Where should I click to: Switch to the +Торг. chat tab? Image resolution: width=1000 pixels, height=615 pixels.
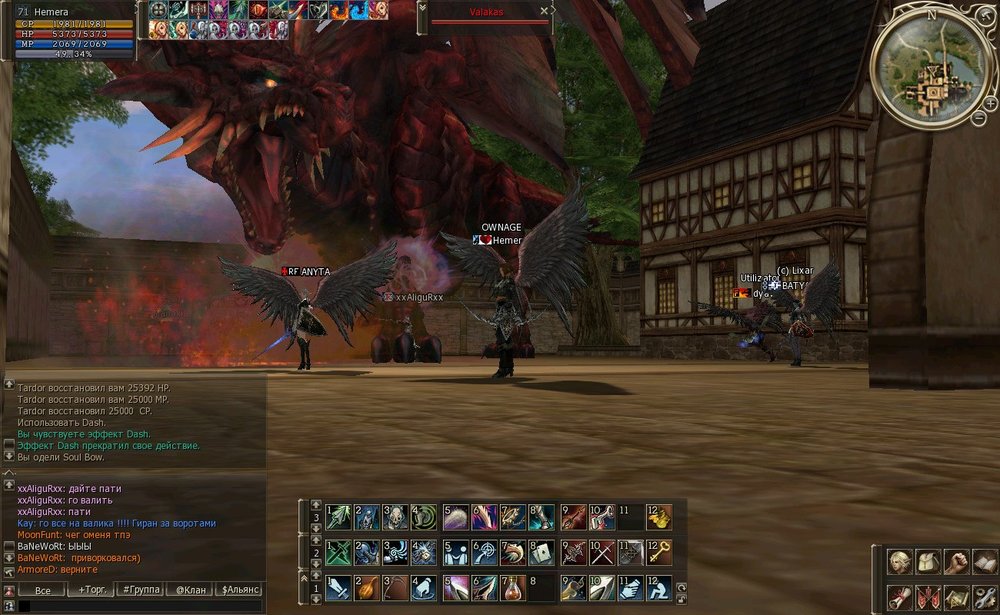click(91, 590)
